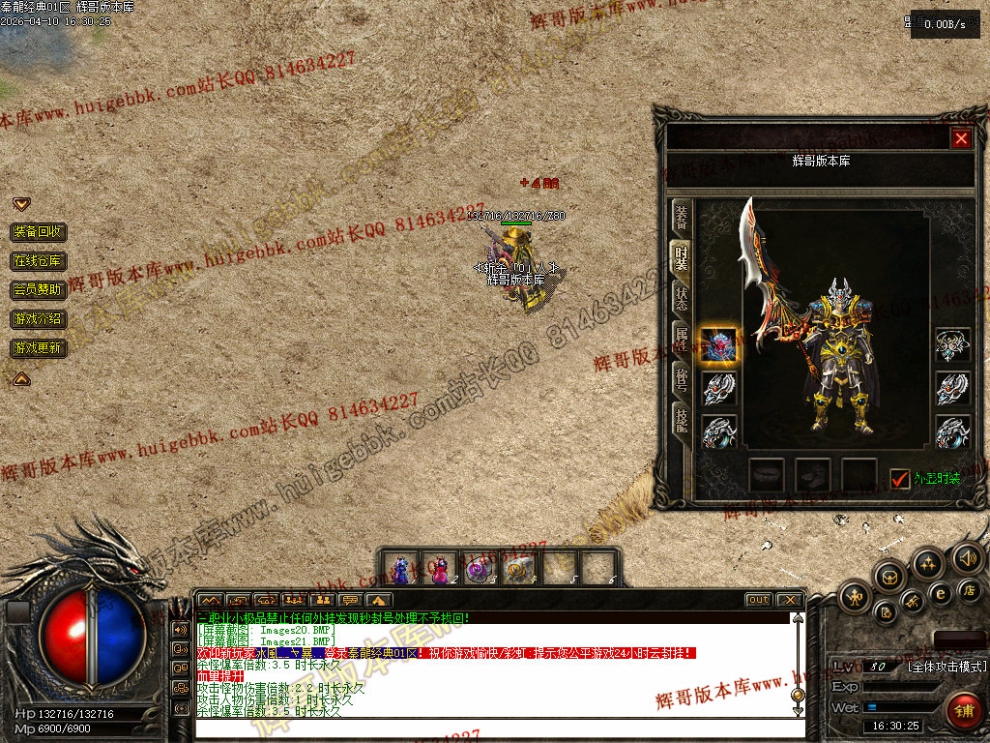The image size is (990, 743).
Task: Use the blue potion in the first hotbar slot
Action: [x=401, y=569]
